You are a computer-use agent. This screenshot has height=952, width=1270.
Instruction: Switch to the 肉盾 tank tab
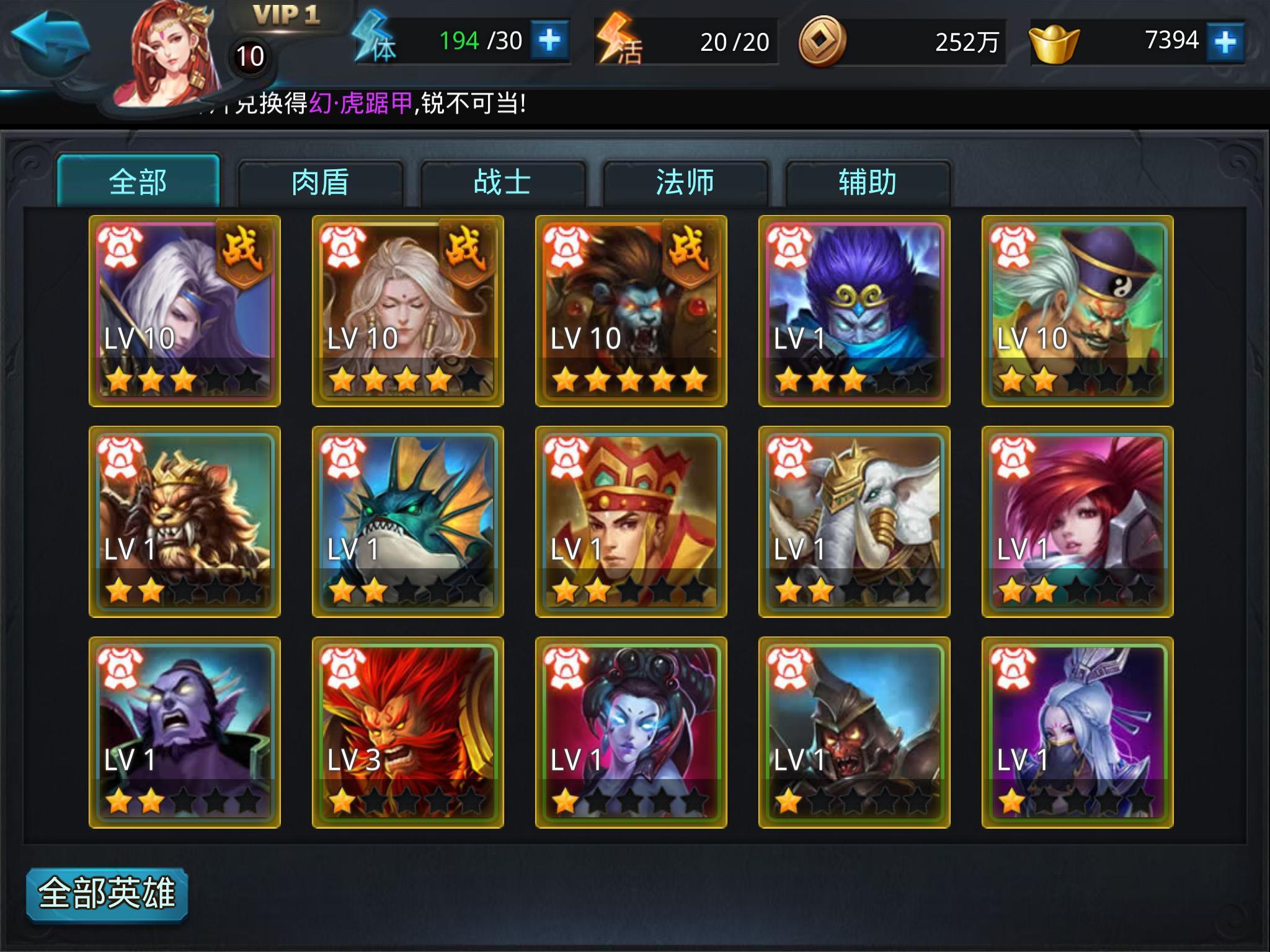(320, 183)
